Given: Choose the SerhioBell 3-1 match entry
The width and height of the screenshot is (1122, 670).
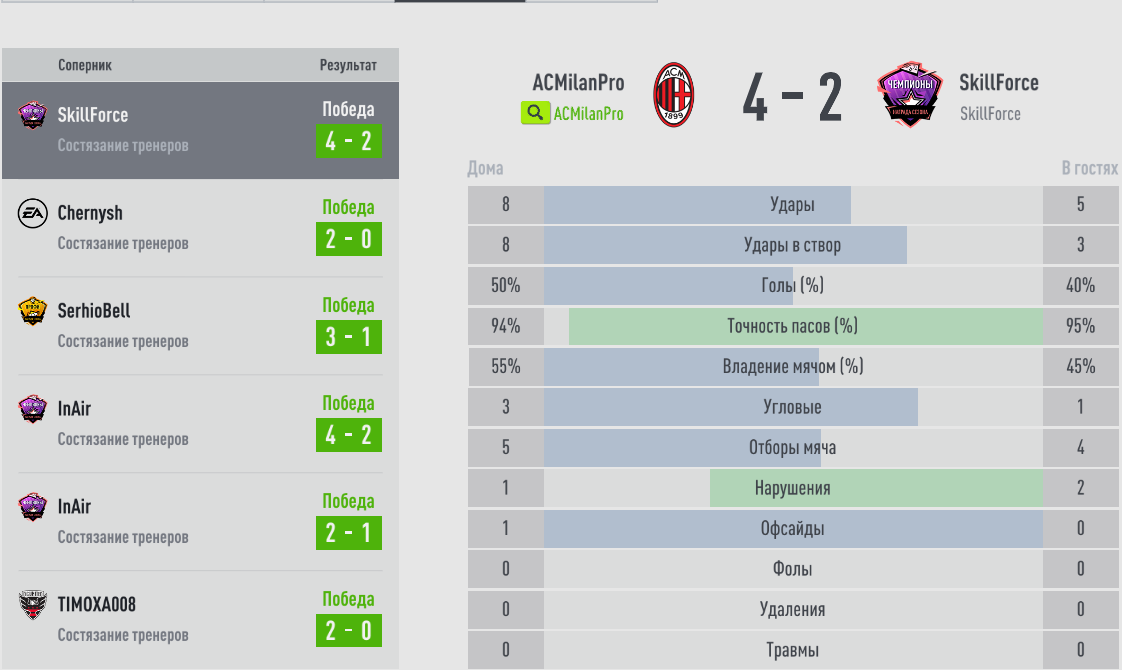Looking at the screenshot, I should pos(200,325).
